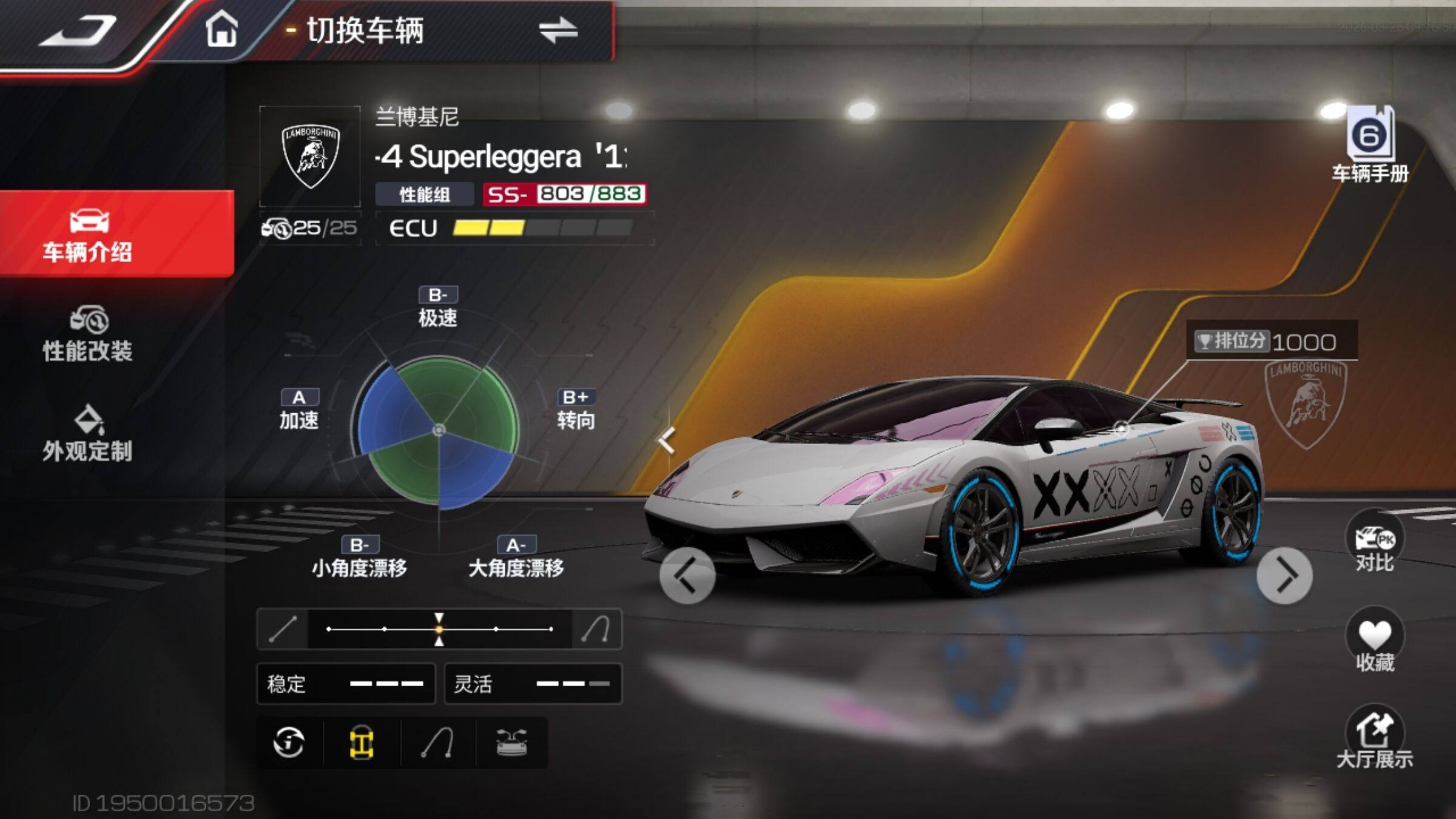Image resolution: width=1456 pixels, height=819 pixels.
Task: Collapse the info panel with small chevron
Action: [x=667, y=440]
